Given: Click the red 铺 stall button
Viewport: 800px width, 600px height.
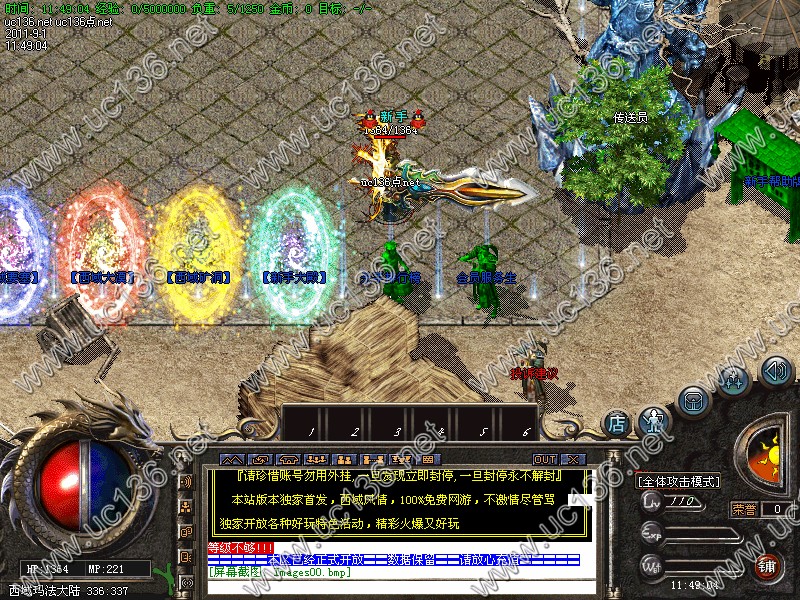Looking at the screenshot, I should [x=766, y=567].
